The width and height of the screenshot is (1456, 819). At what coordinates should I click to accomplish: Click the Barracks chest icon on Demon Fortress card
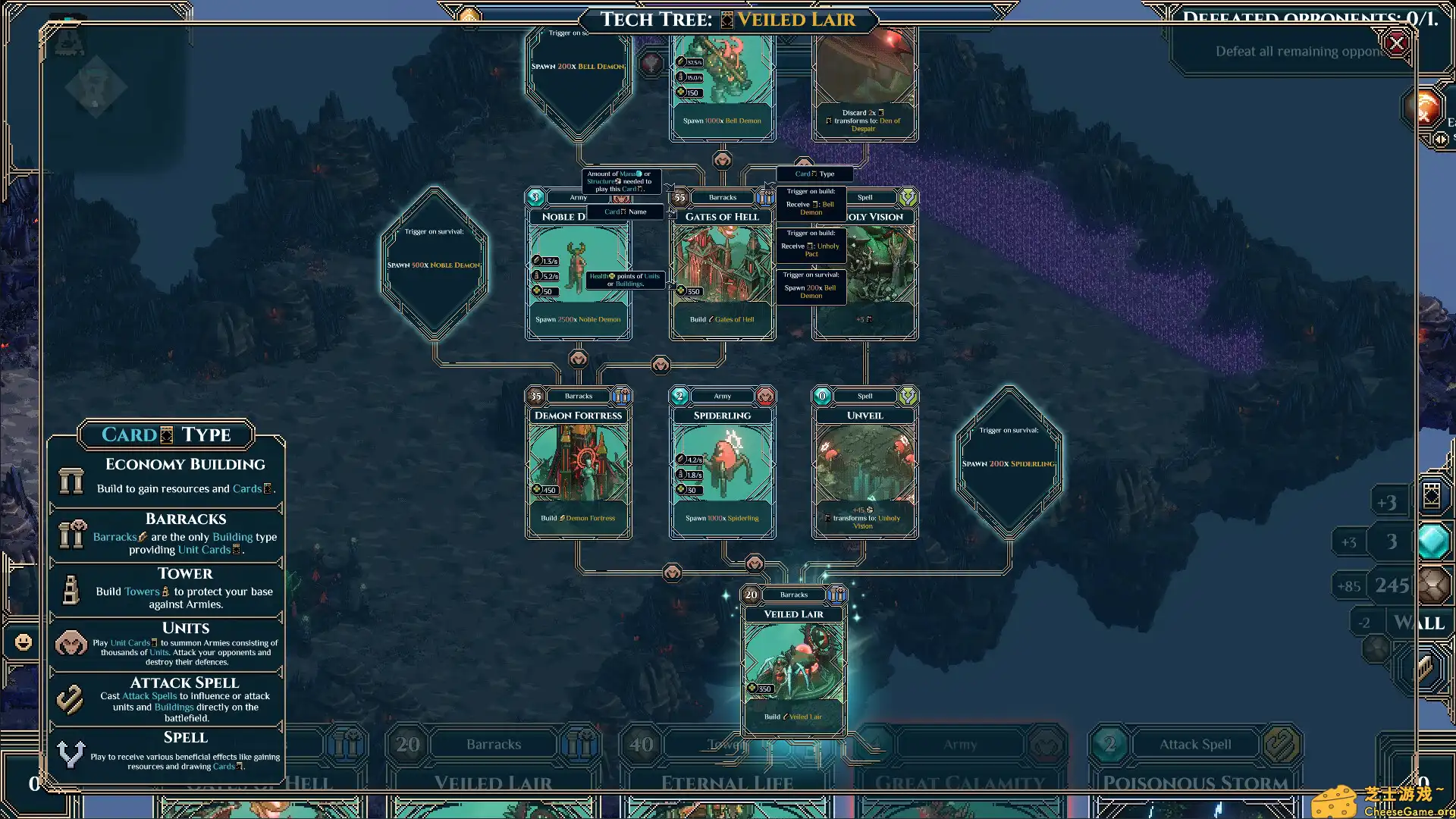622,395
